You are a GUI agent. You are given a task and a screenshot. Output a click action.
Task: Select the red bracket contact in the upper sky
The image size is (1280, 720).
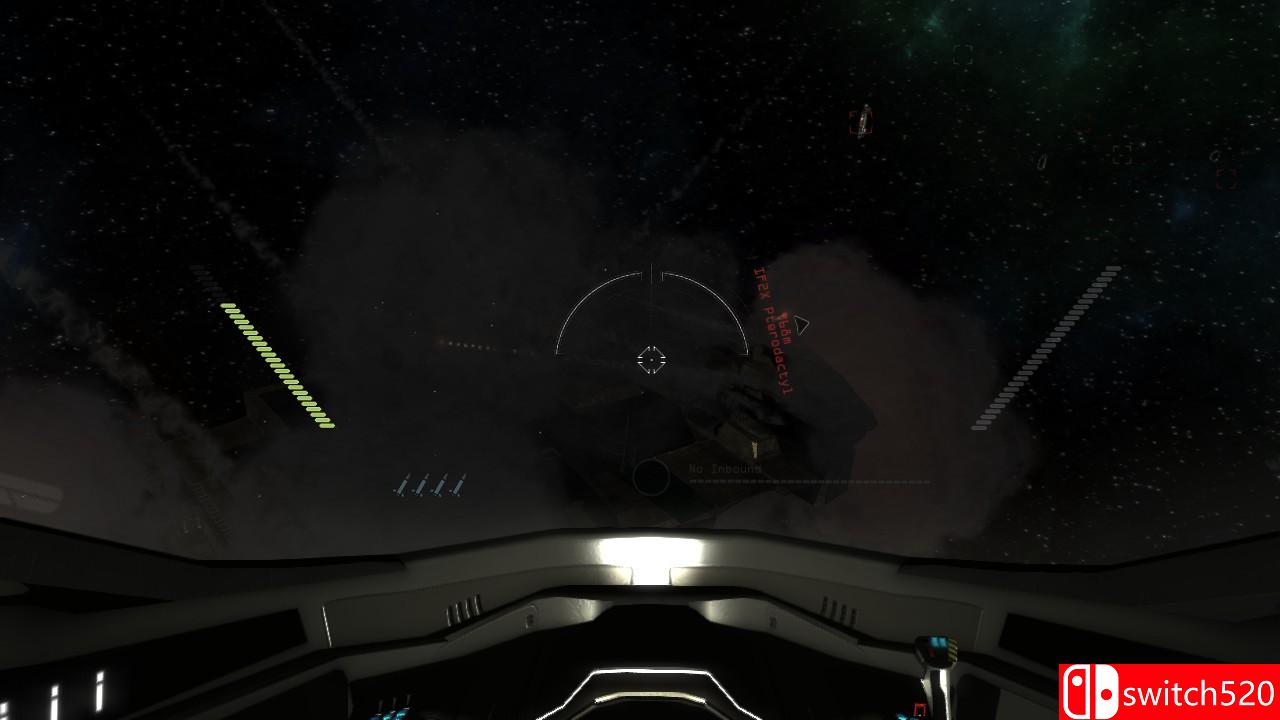[x=861, y=122]
